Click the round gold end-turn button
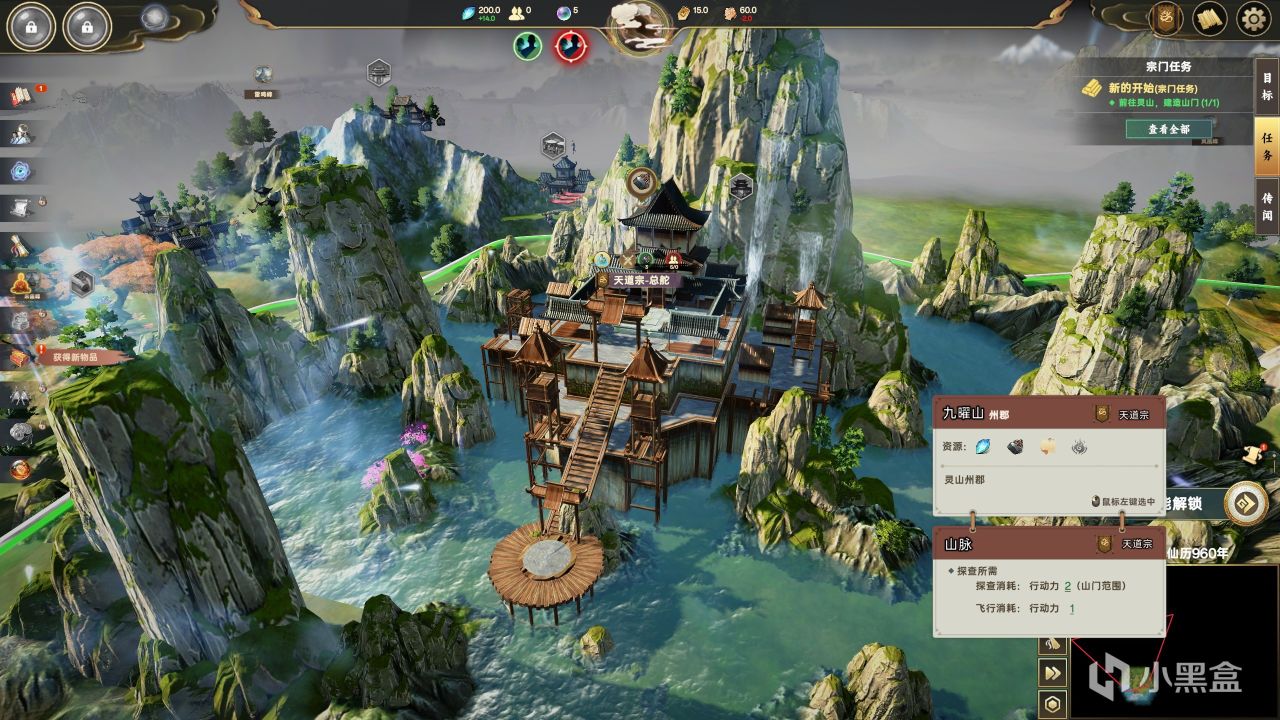Image resolution: width=1280 pixels, height=720 pixels. click(1246, 503)
